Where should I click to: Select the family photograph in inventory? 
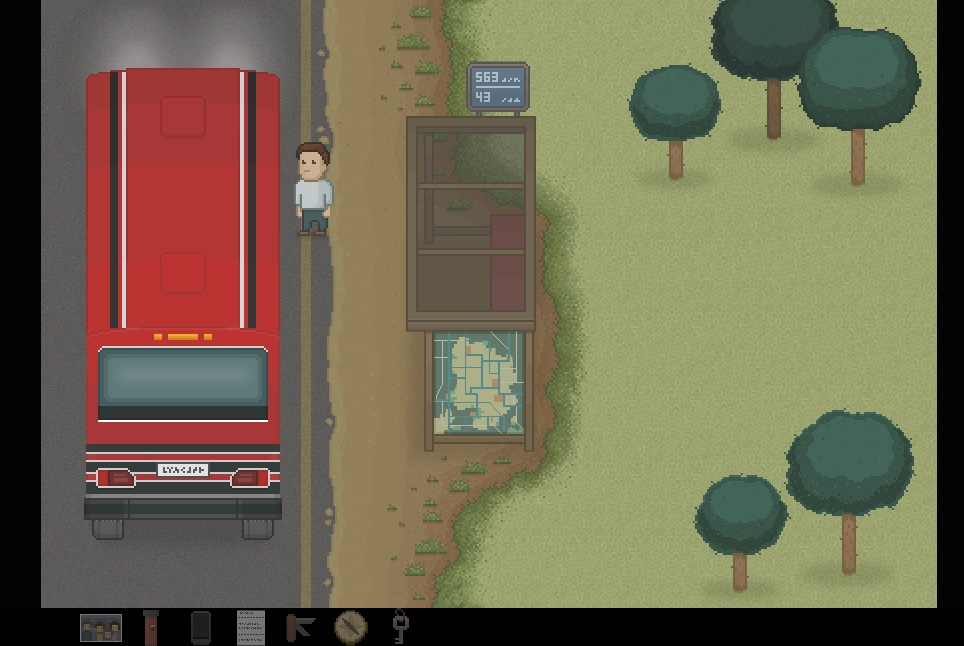point(101,628)
